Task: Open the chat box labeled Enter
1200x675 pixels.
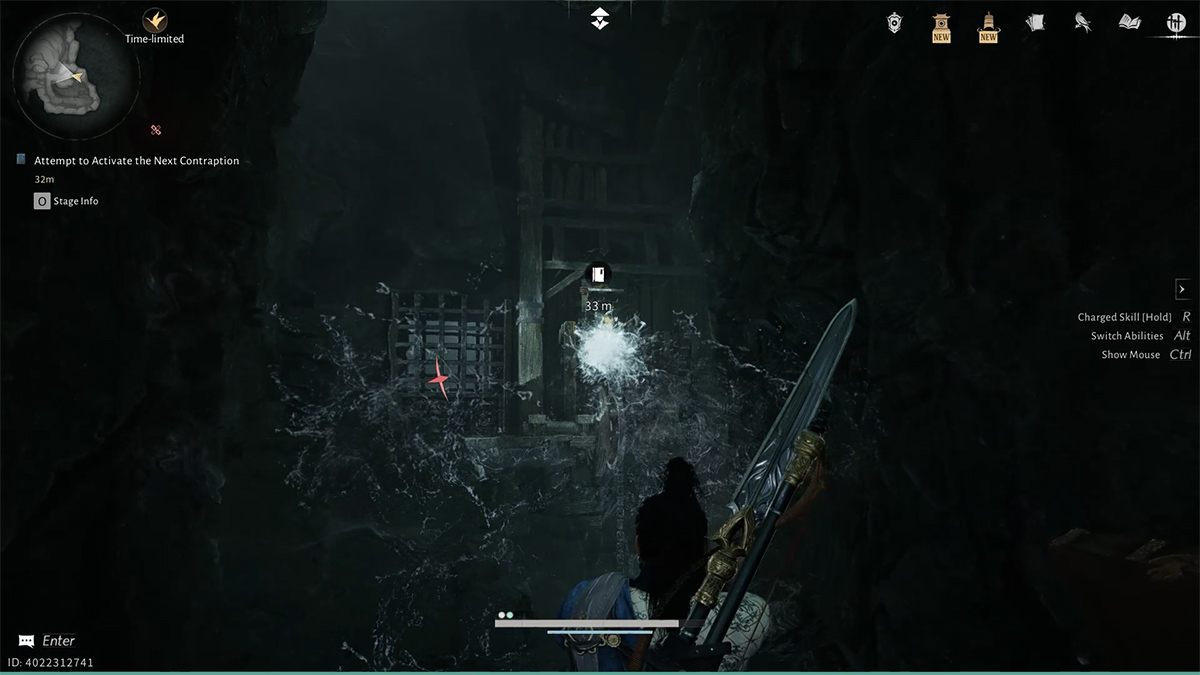Action: pyautogui.click(x=47, y=641)
